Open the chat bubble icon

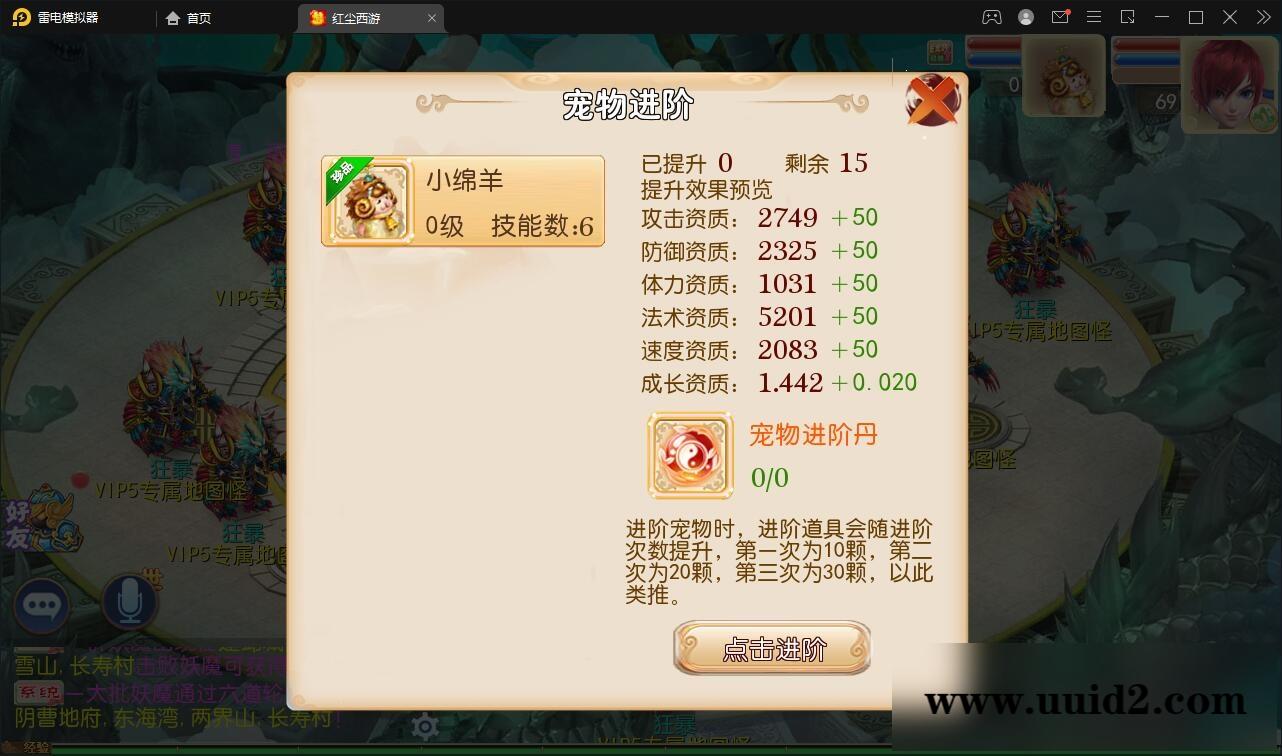42,606
